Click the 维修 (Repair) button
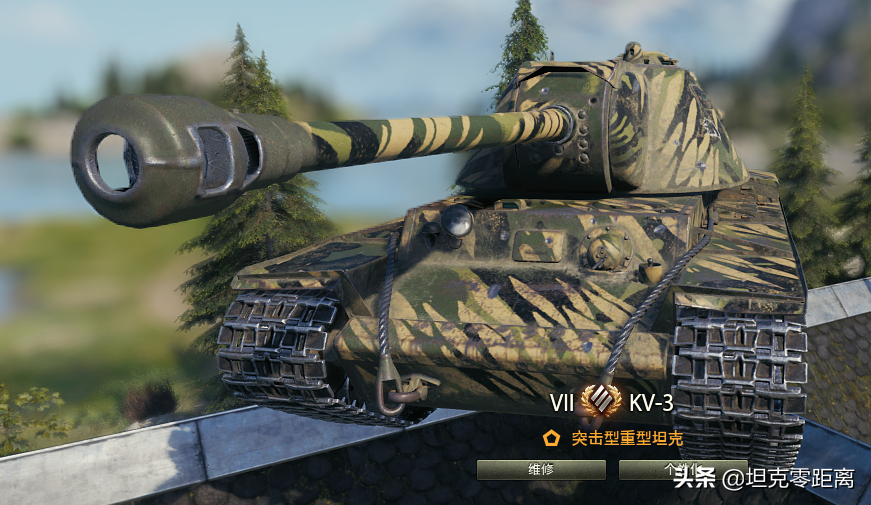Viewport: 871px width, 505px height. 541,470
